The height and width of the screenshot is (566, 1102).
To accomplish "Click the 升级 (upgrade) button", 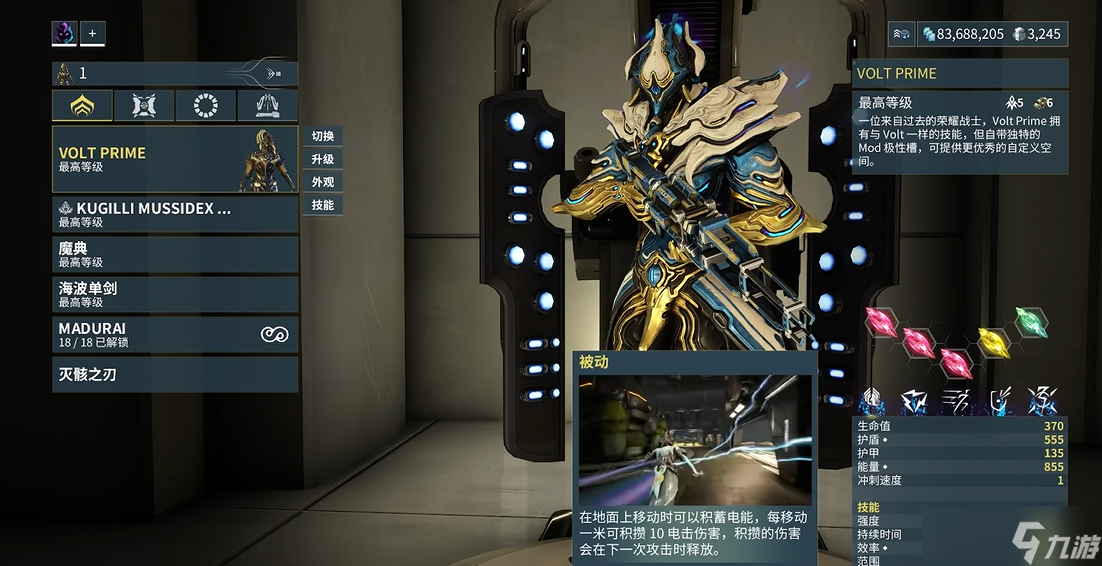I will (322, 159).
